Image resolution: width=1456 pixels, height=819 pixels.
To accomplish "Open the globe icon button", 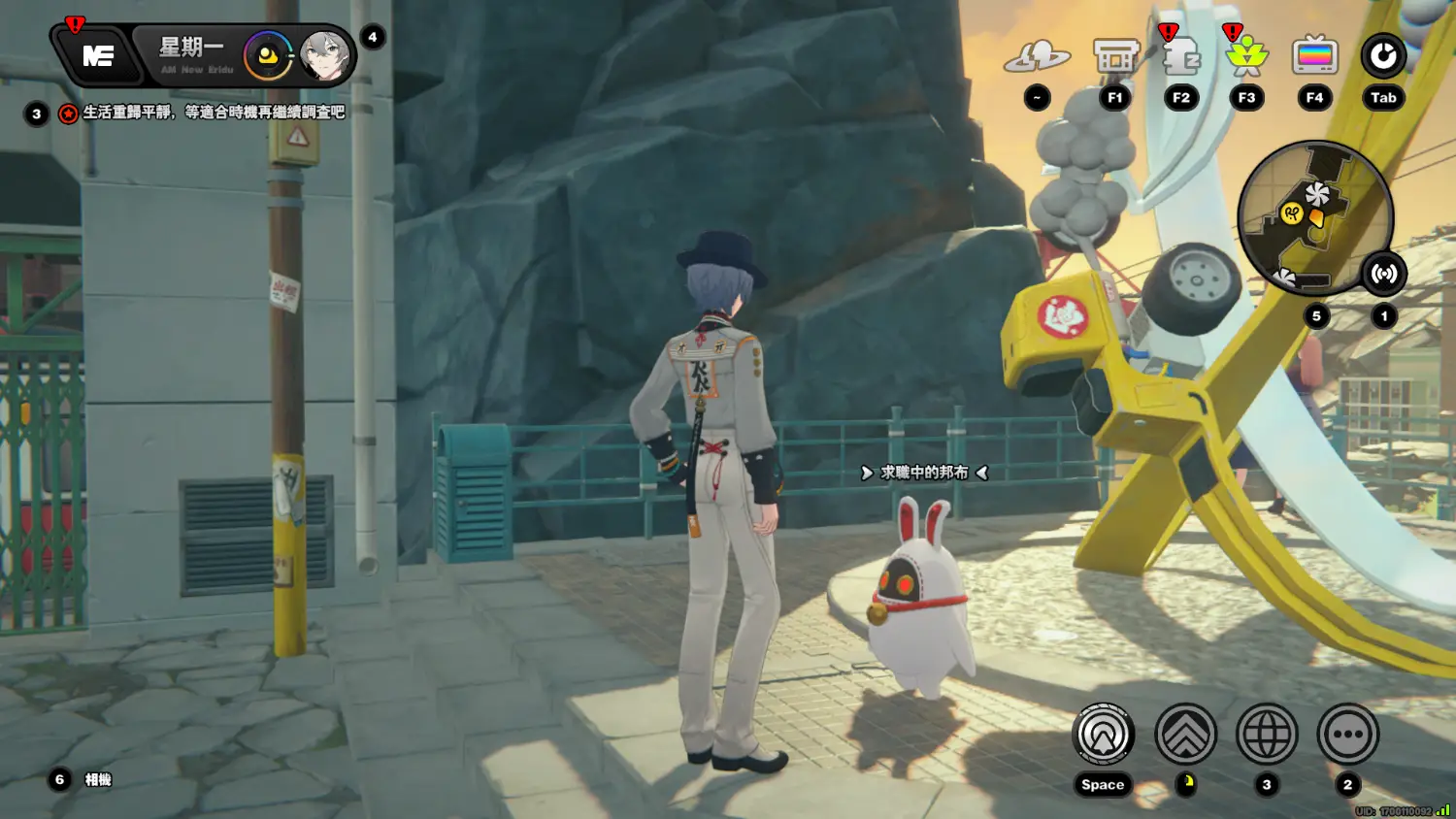I will 1267,736.
